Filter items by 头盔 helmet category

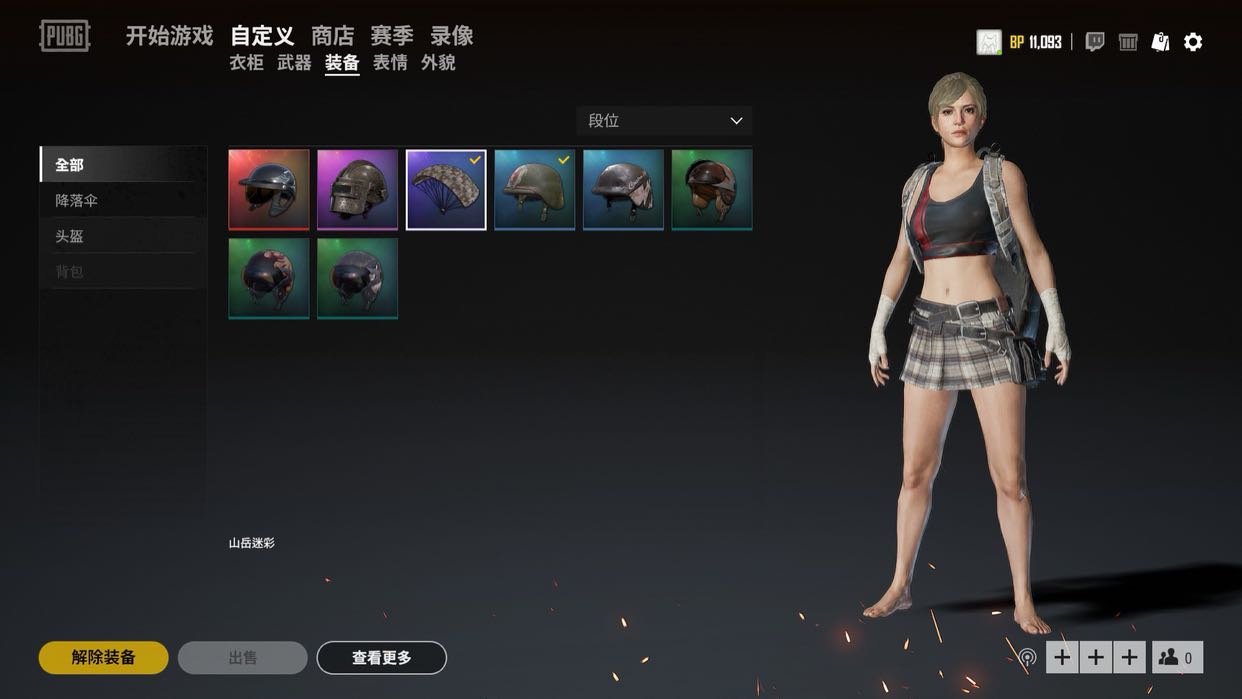click(x=70, y=236)
